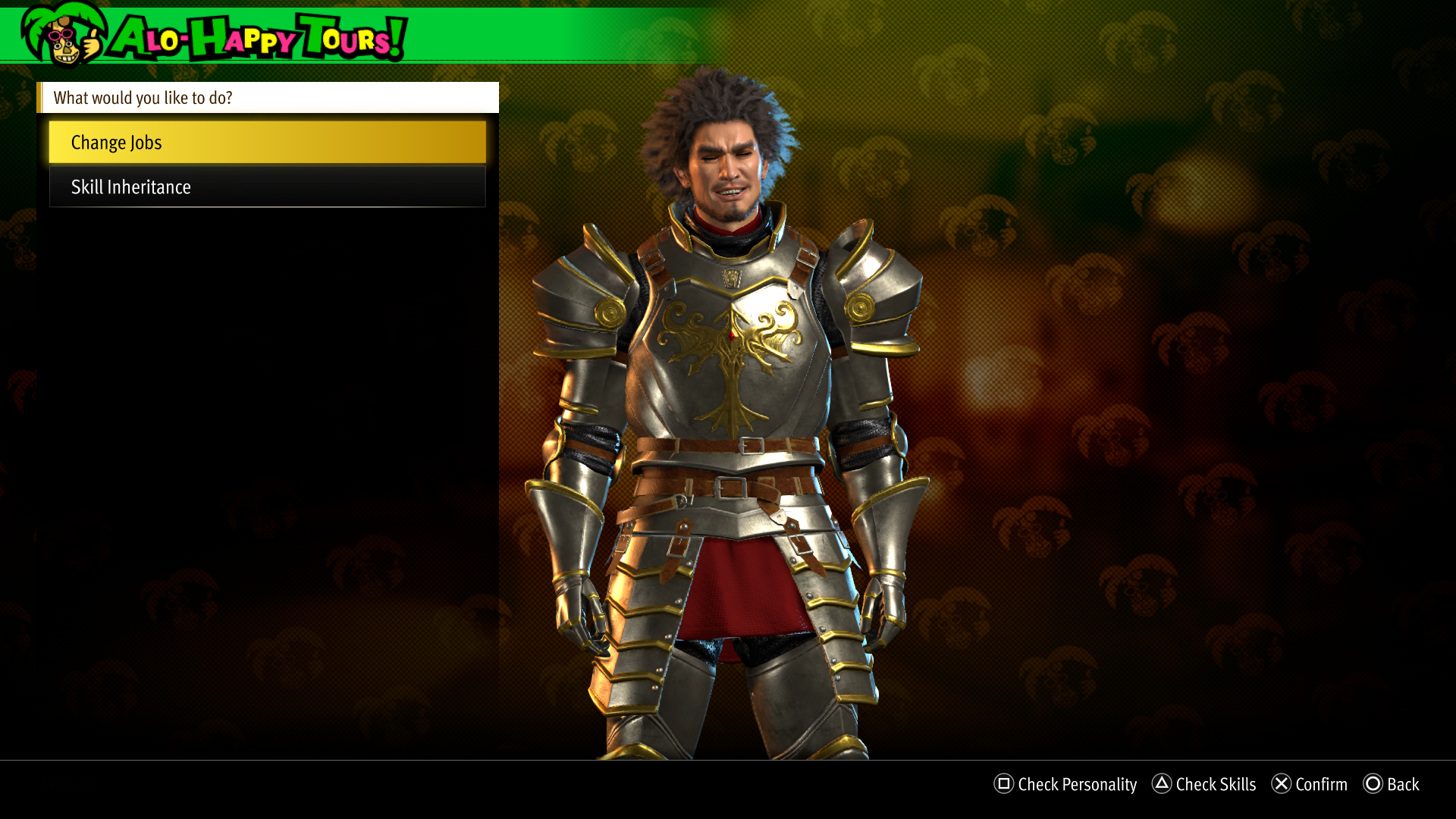Click the thumbs-up hand on the mascot
1456x819 pixels.
(x=91, y=44)
